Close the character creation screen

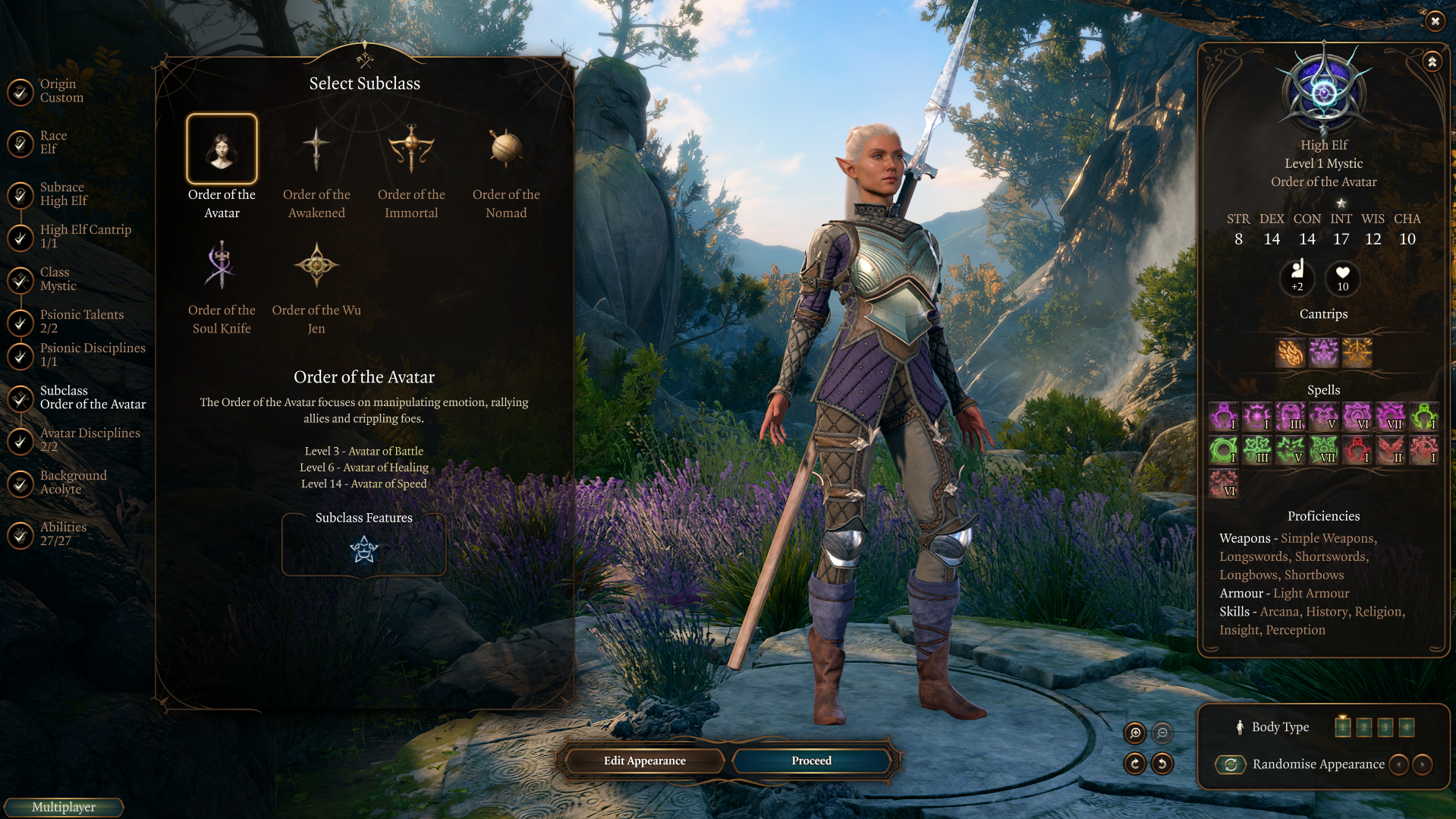pyautogui.click(x=1434, y=21)
